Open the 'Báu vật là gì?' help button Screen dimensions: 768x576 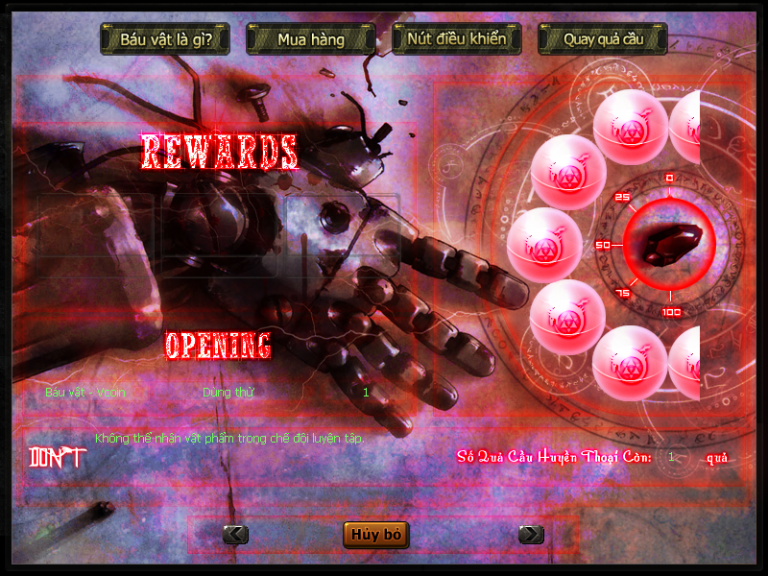166,40
